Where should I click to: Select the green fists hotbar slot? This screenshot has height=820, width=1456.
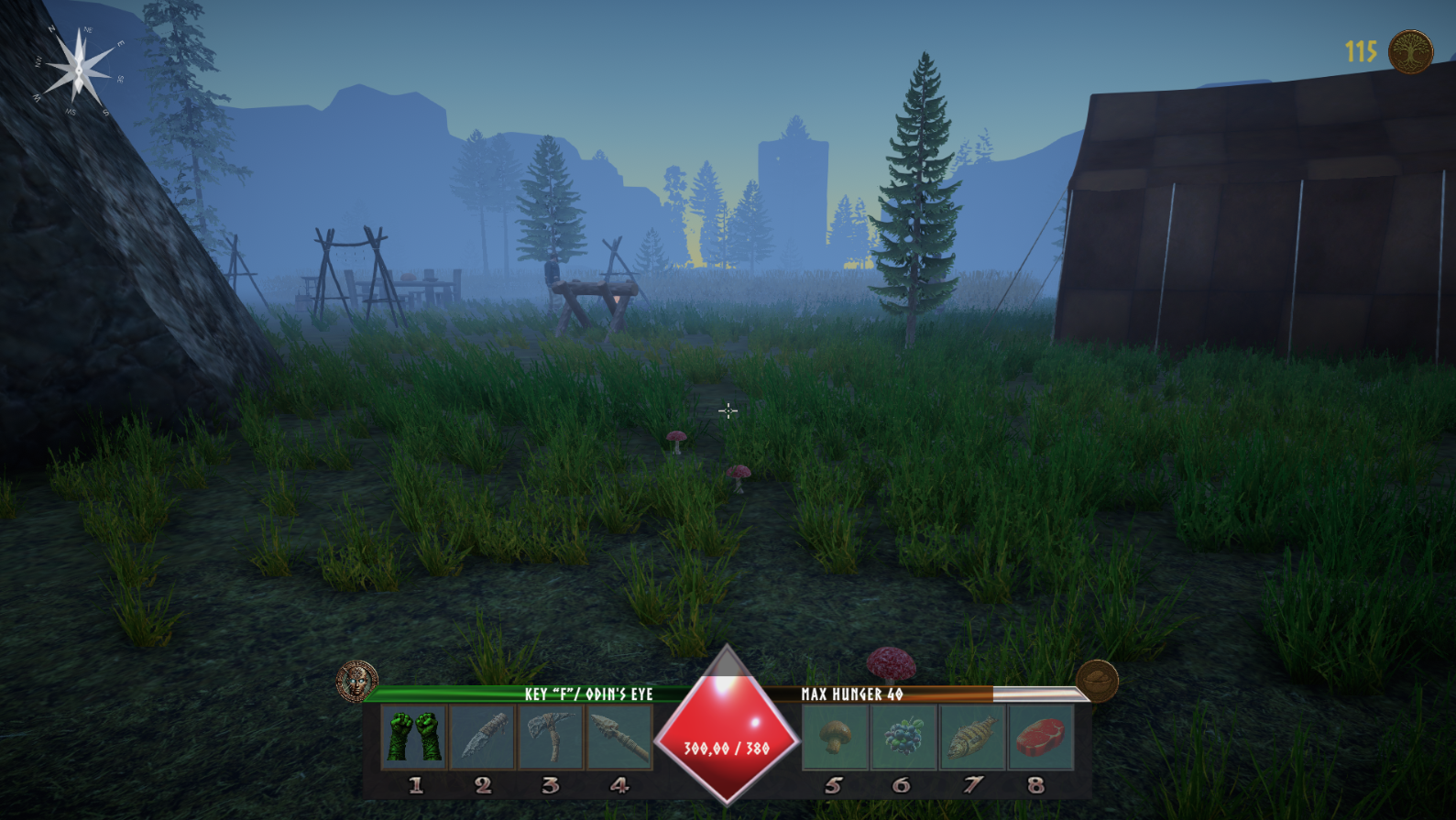[x=414, y=737]
